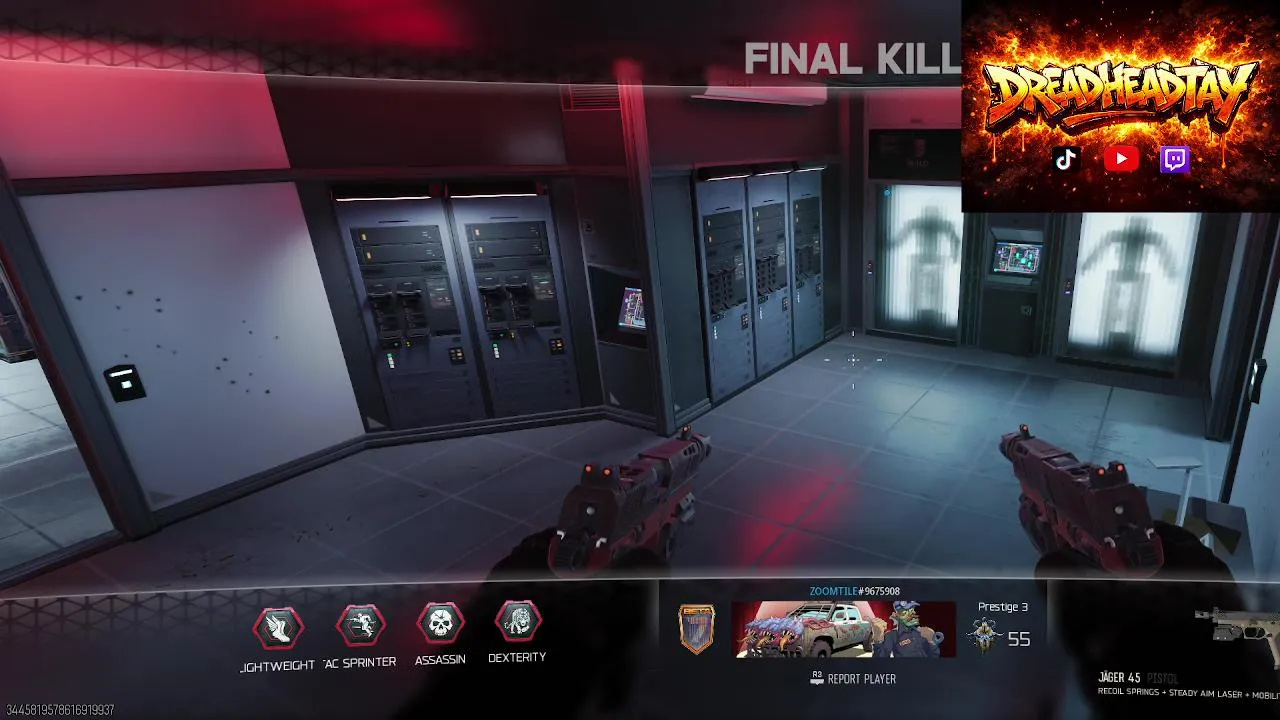Open the TikTok icon on the stream overlay
Image resolution: width=1280 pixels, height=720 pixels.
(x=1066, y=159)
